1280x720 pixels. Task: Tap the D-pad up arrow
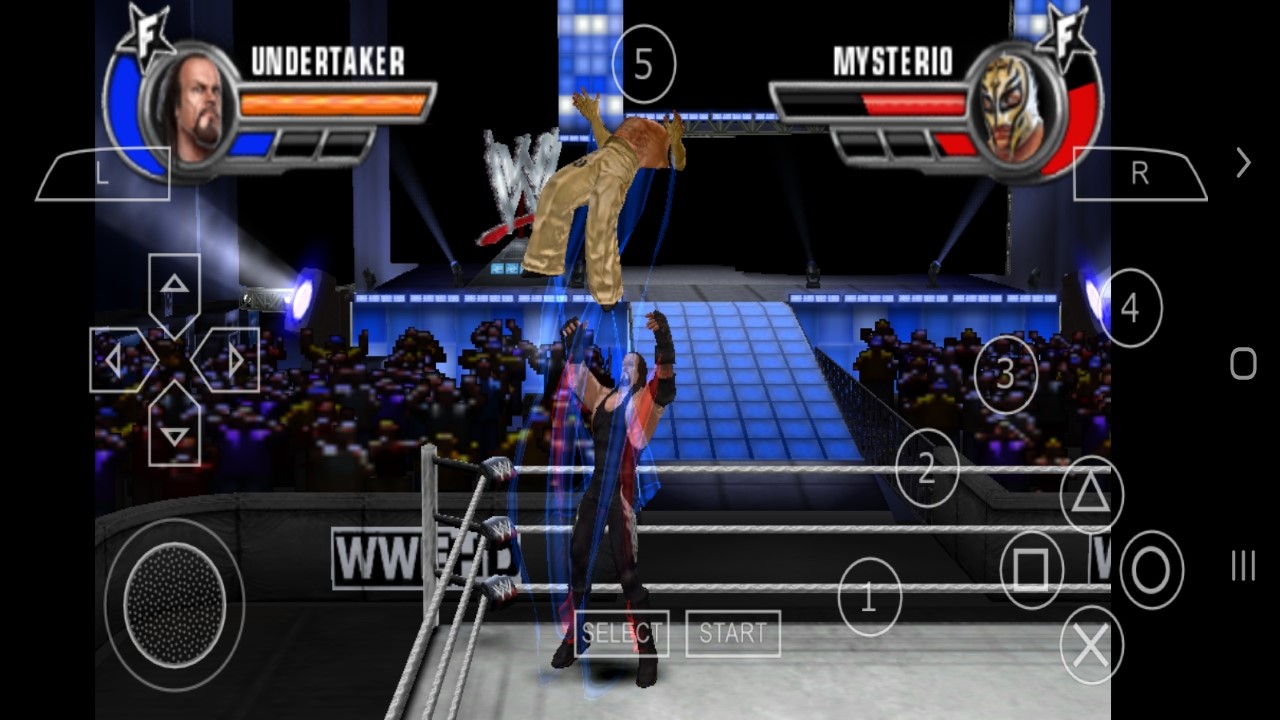175,287
